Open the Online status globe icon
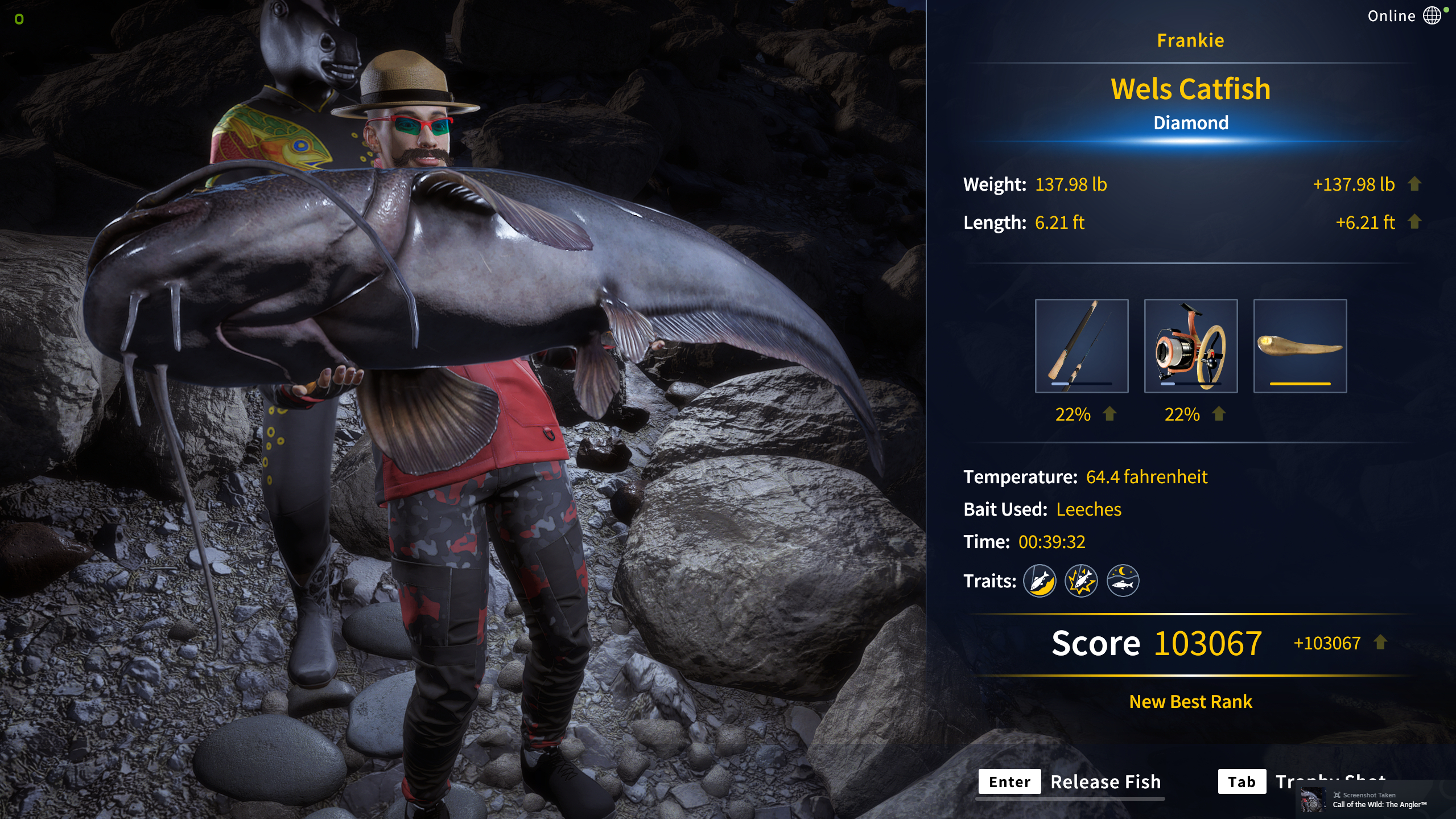Screen dimensions: 1456x819 (1432, 15)
